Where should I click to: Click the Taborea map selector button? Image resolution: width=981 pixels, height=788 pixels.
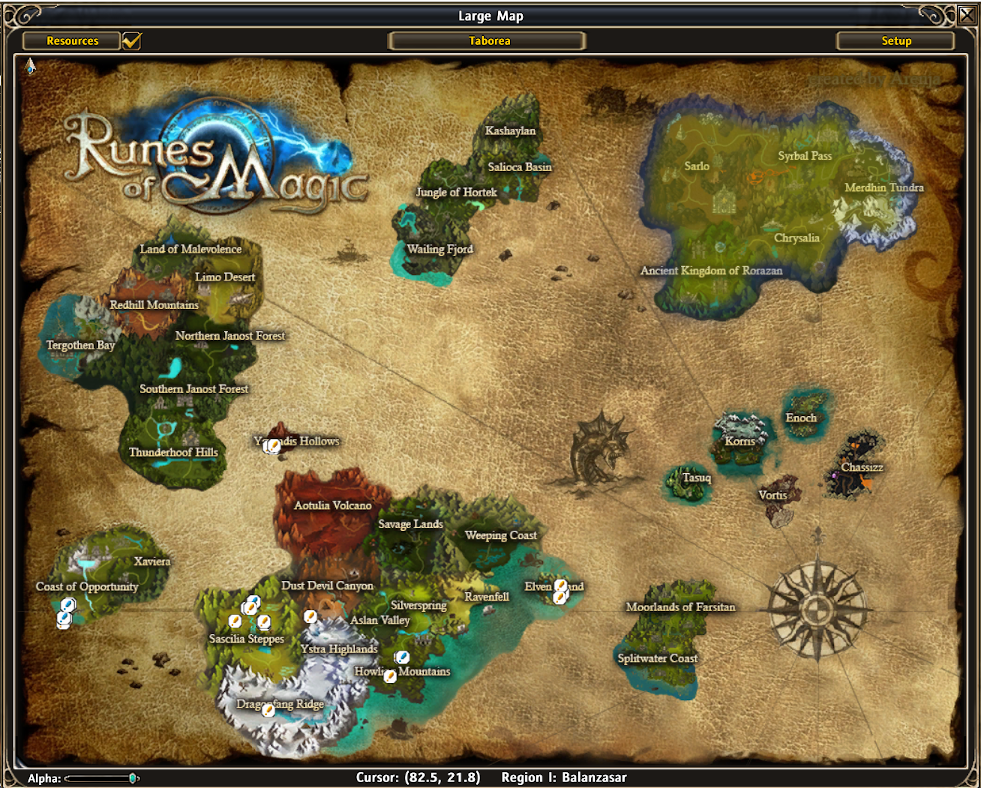(x=488, y=41)
